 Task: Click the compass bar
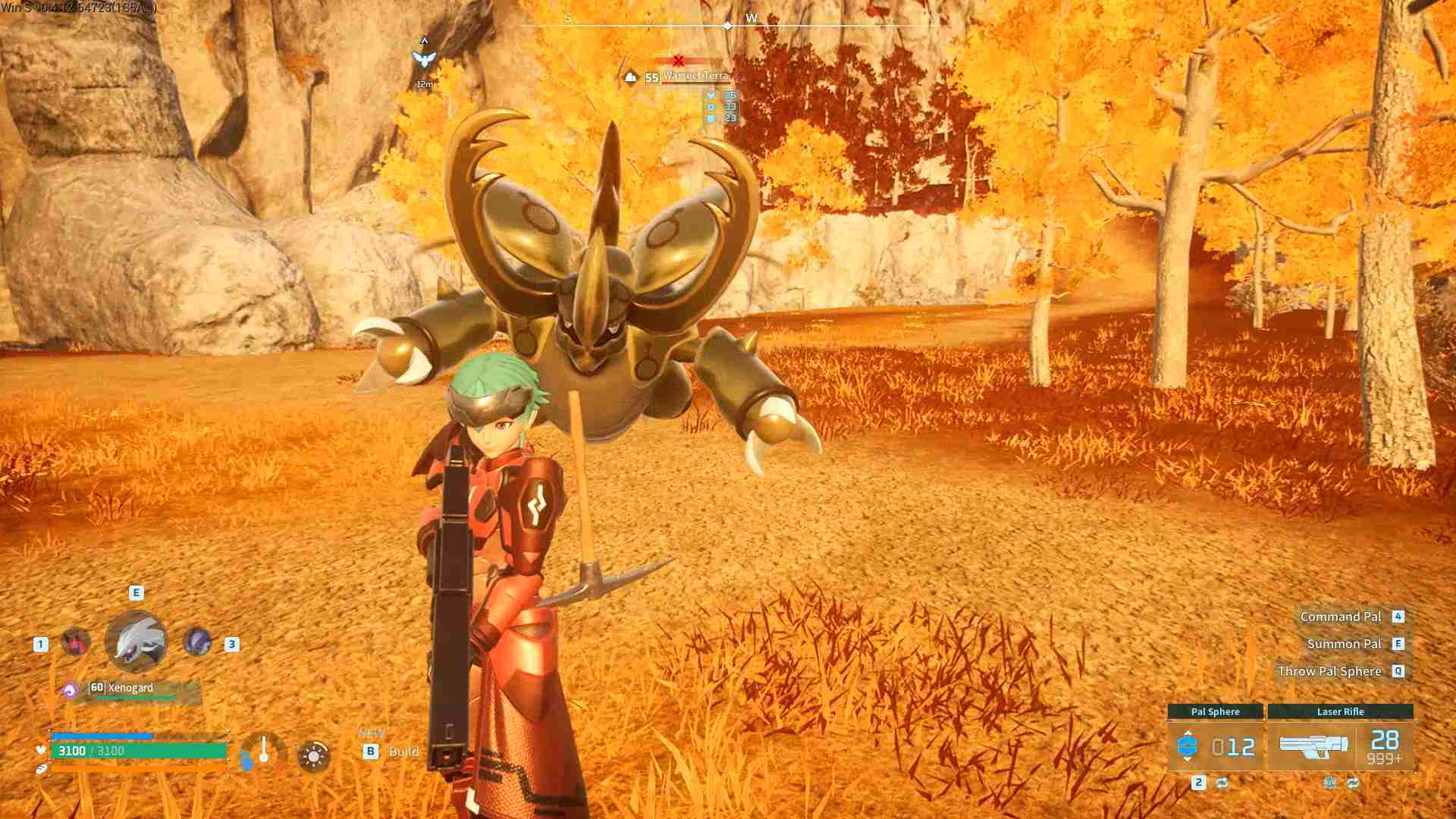(726, 25)
